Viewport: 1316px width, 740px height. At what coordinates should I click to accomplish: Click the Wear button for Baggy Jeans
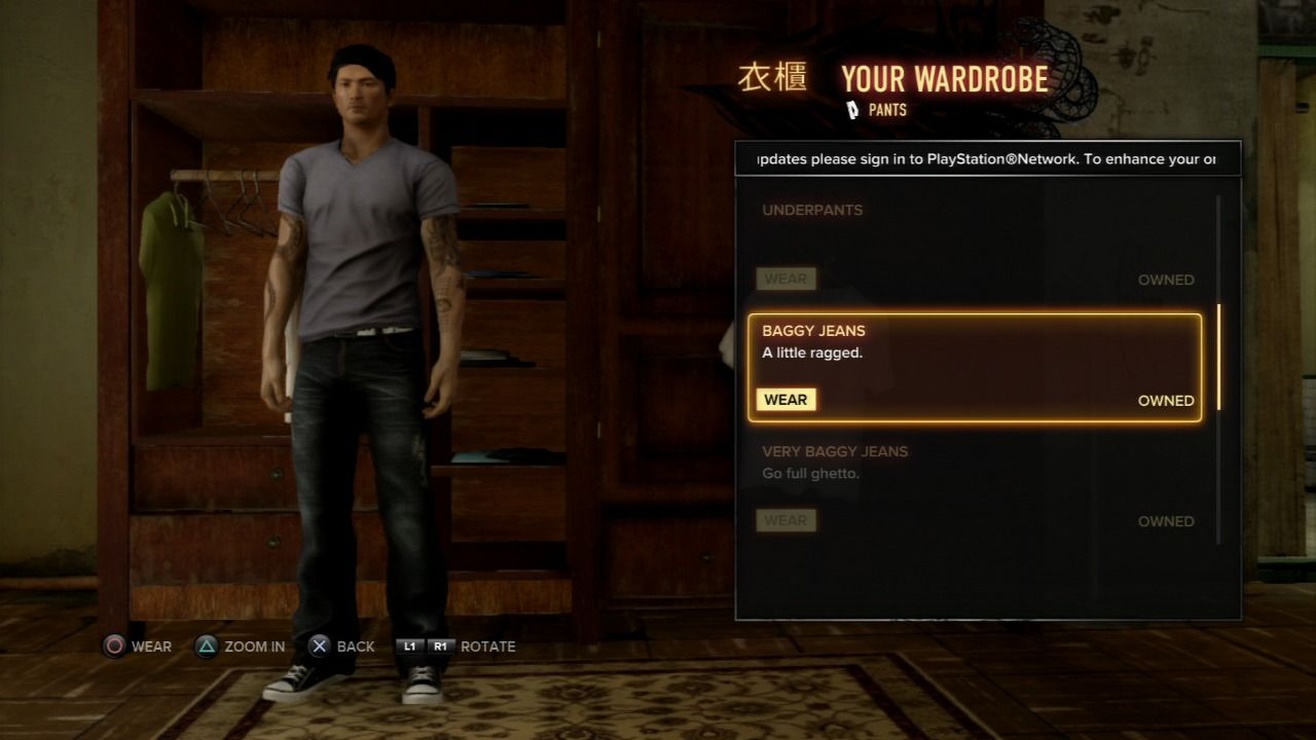click(x=786, y=400)
